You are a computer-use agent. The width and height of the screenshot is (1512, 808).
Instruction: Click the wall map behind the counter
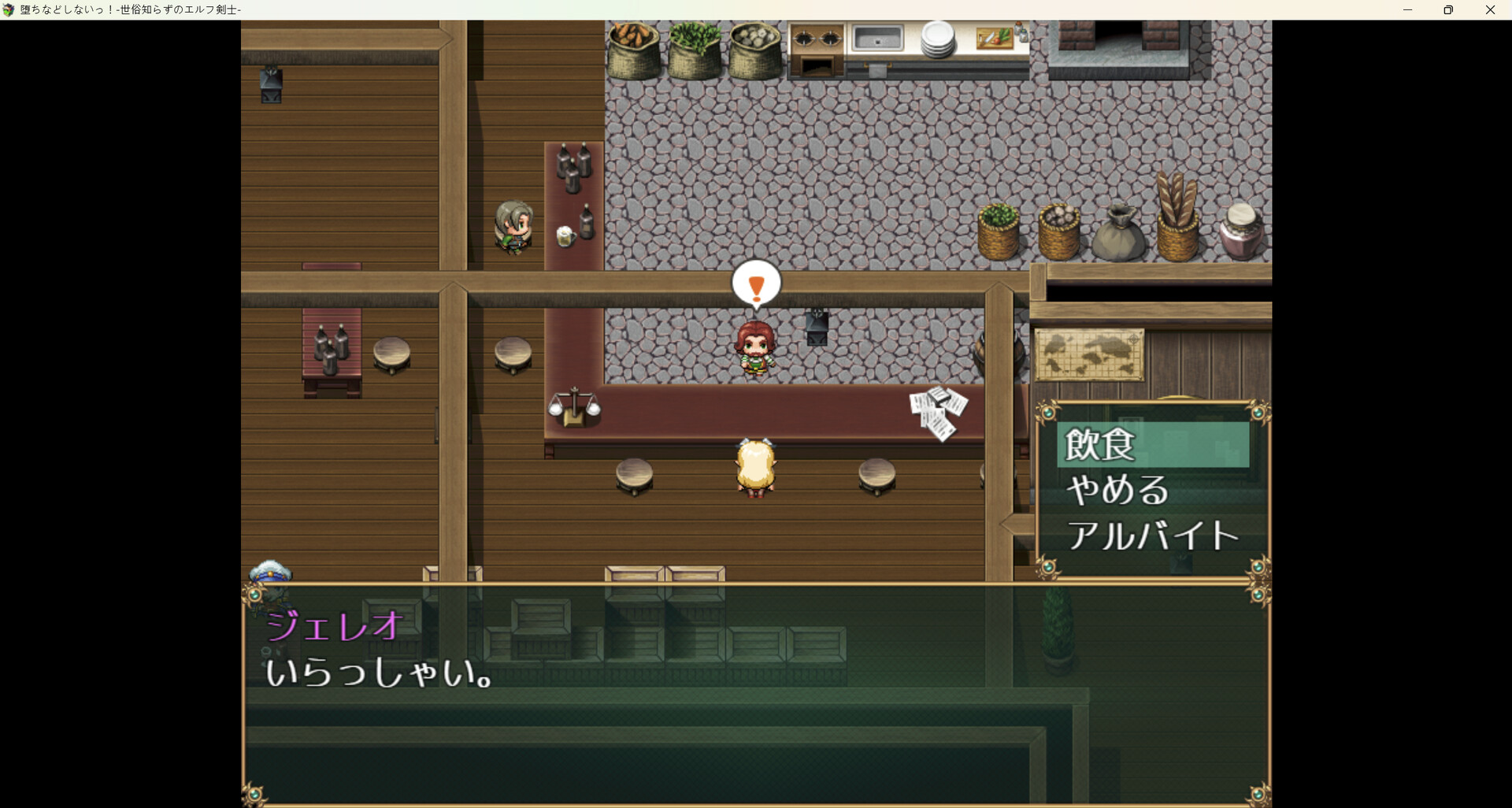[x=1091, y=353]
